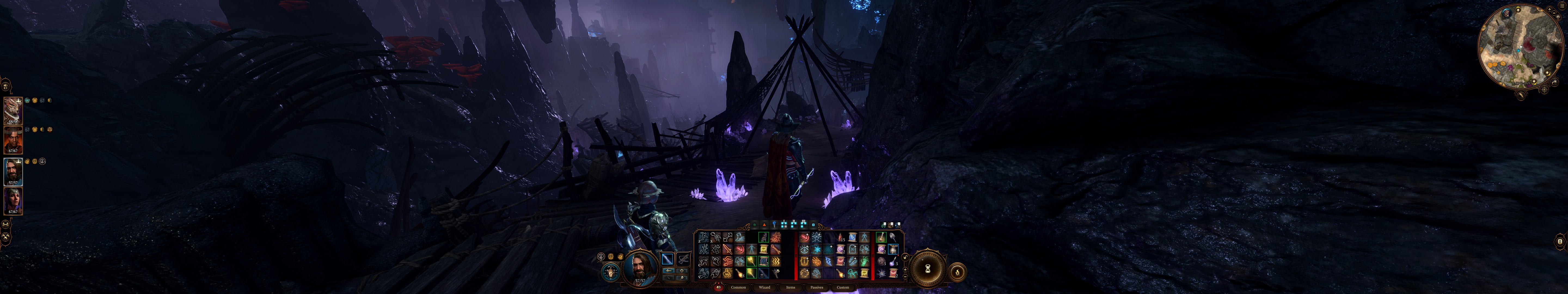Select the hooded woman party portrait
1568x294 pixels.
tap(13, 201)
